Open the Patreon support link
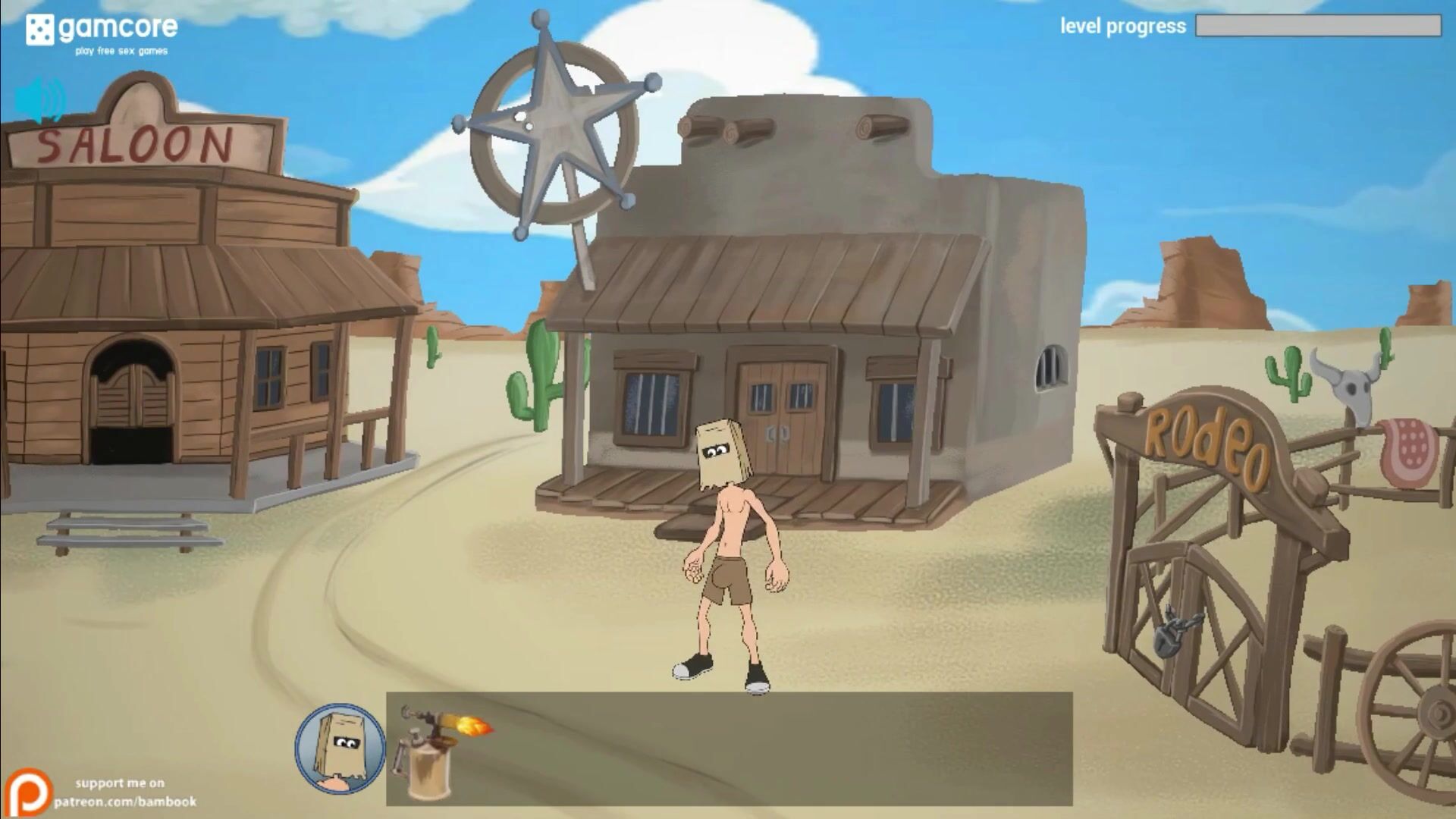The width and height of the screenshot is (1456, 819). click(102, 792)
